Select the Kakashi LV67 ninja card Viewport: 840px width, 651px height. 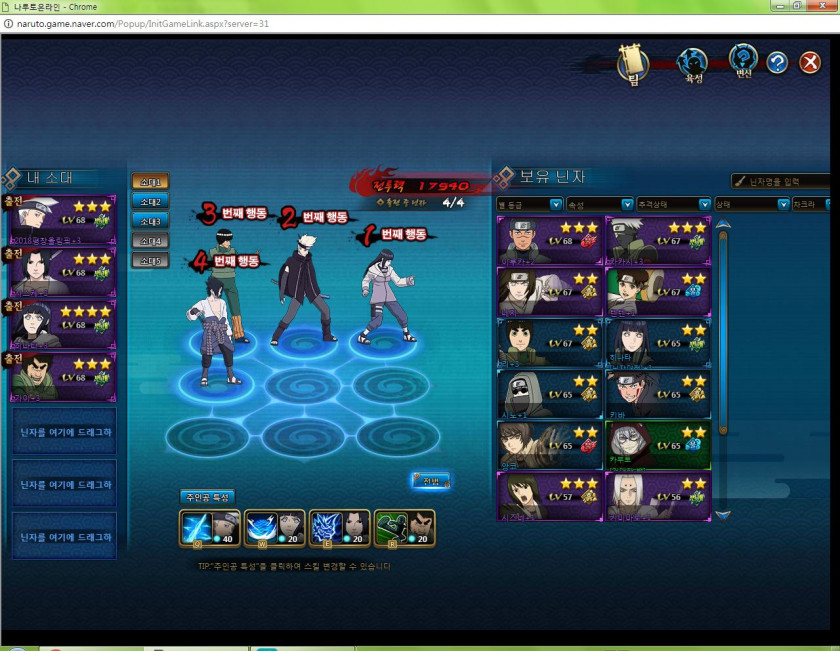click(659, 240)
